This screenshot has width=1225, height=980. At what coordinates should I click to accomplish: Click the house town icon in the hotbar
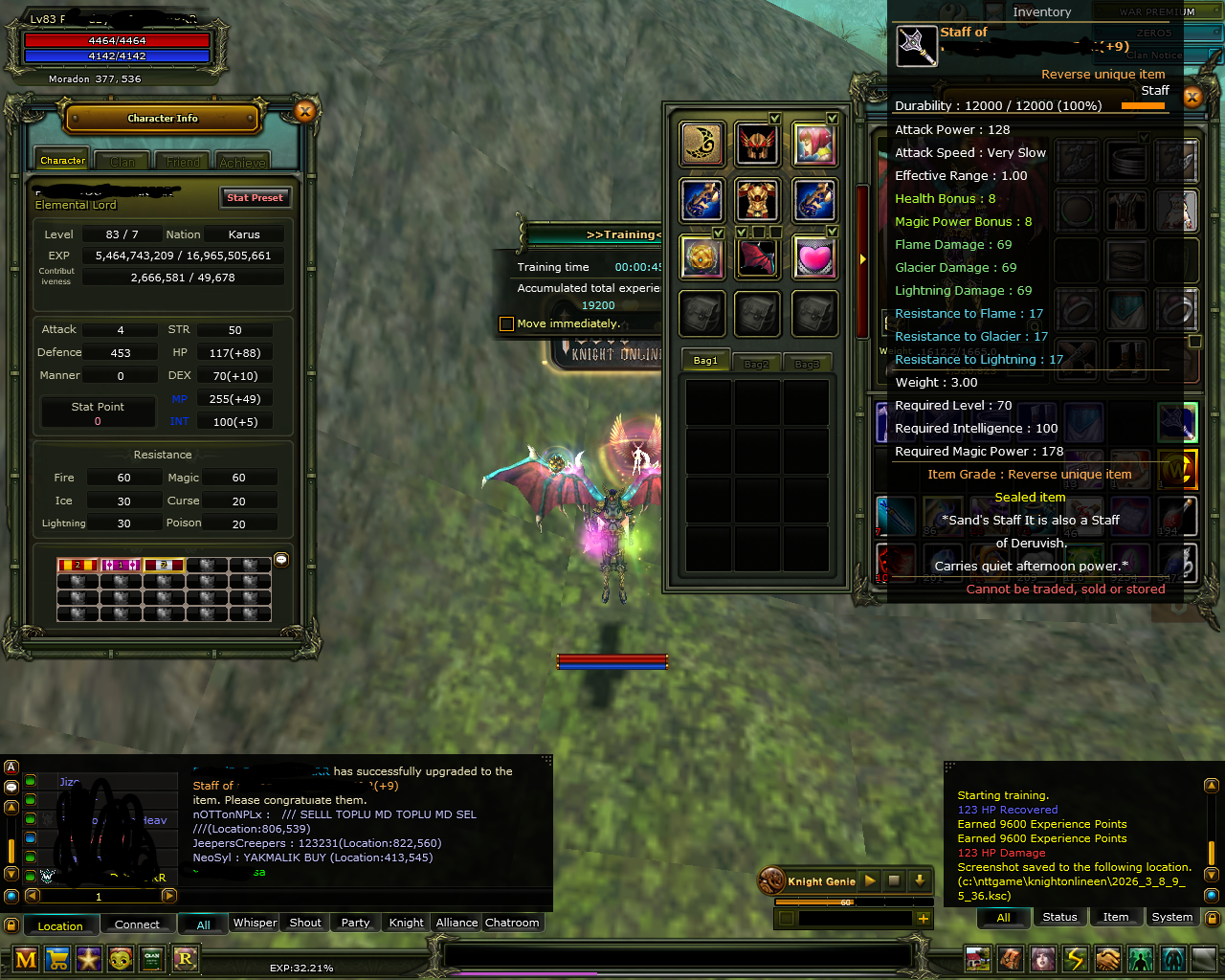(x=977, y=959)
